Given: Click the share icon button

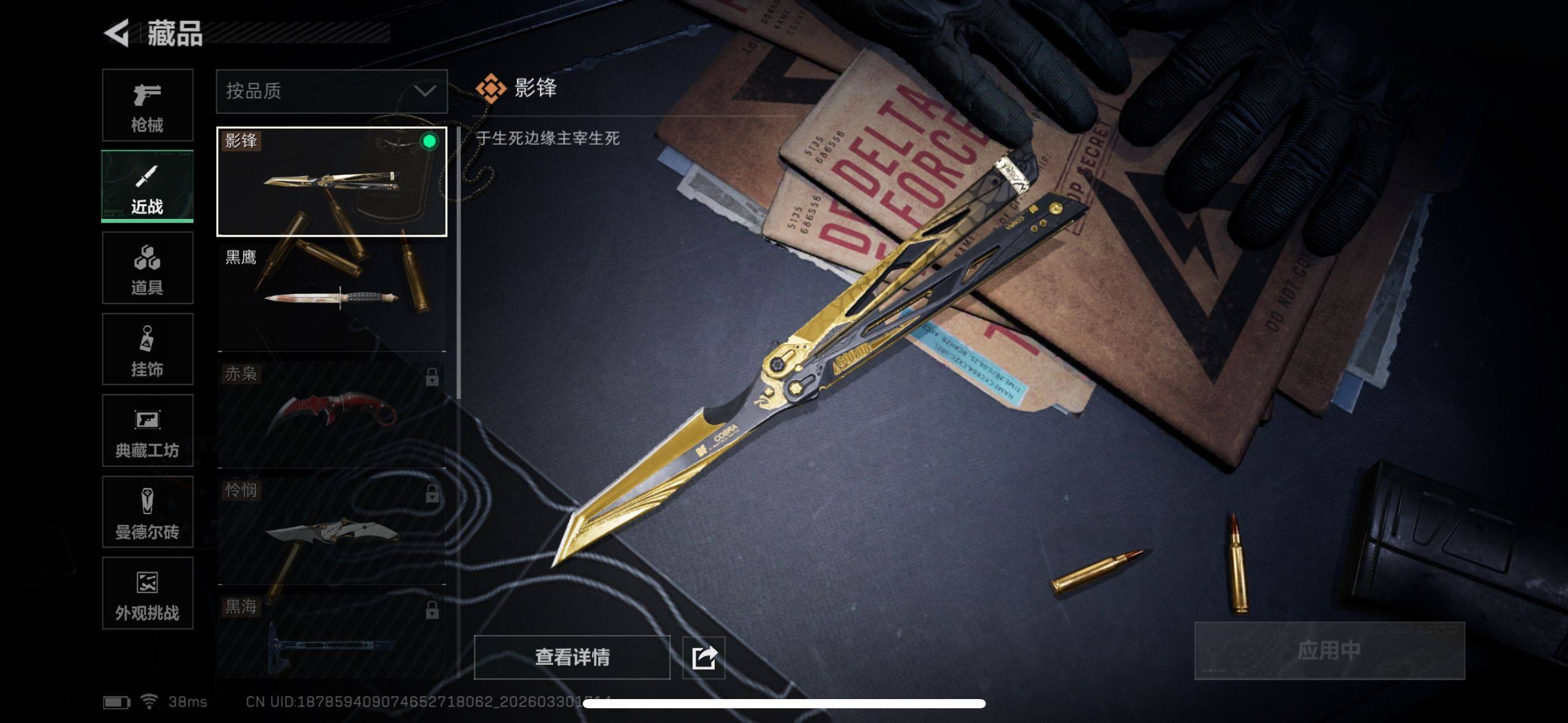Looking at the screenshot, I should click(x=704, y=657).
